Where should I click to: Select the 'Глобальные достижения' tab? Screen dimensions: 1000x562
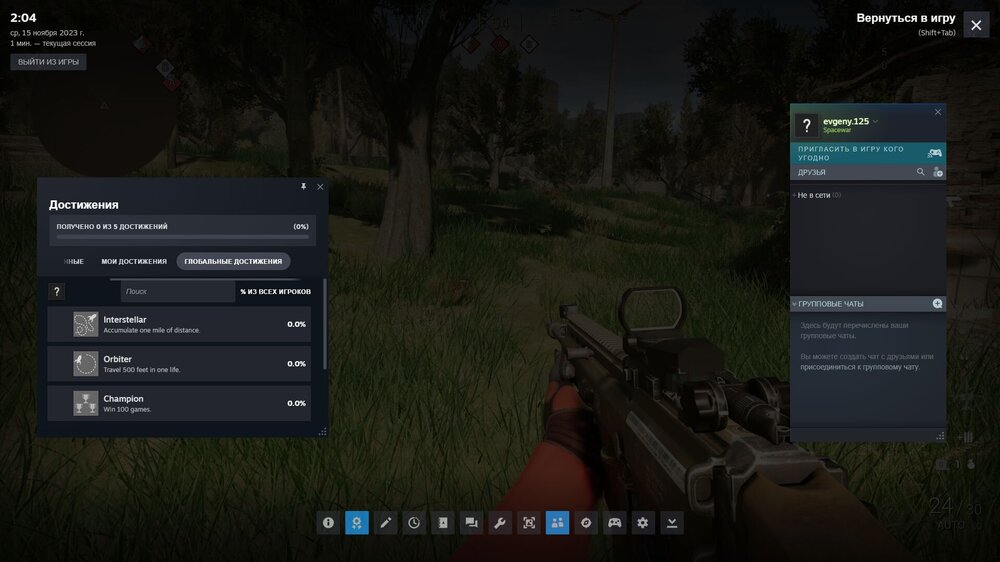[x=234, y=261]
